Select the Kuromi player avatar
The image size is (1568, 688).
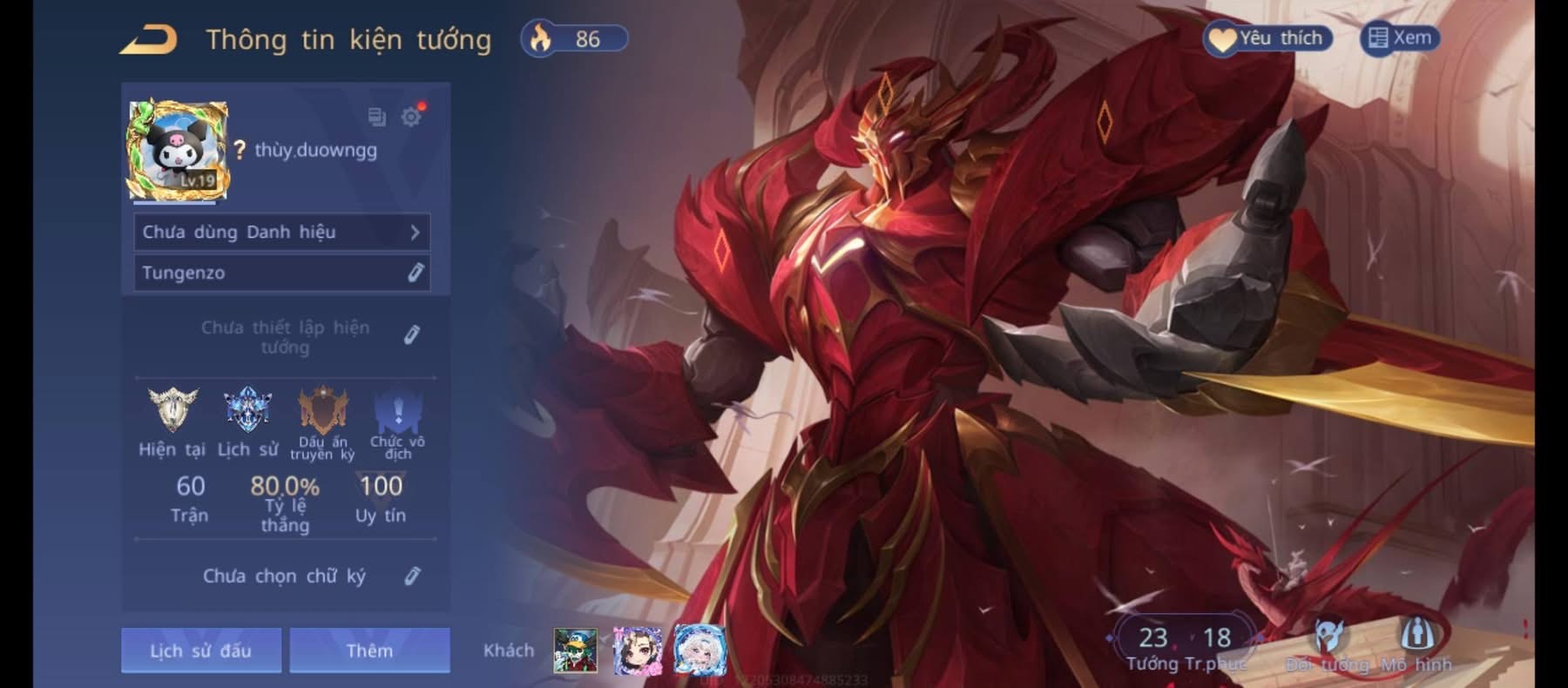(179, 151)
